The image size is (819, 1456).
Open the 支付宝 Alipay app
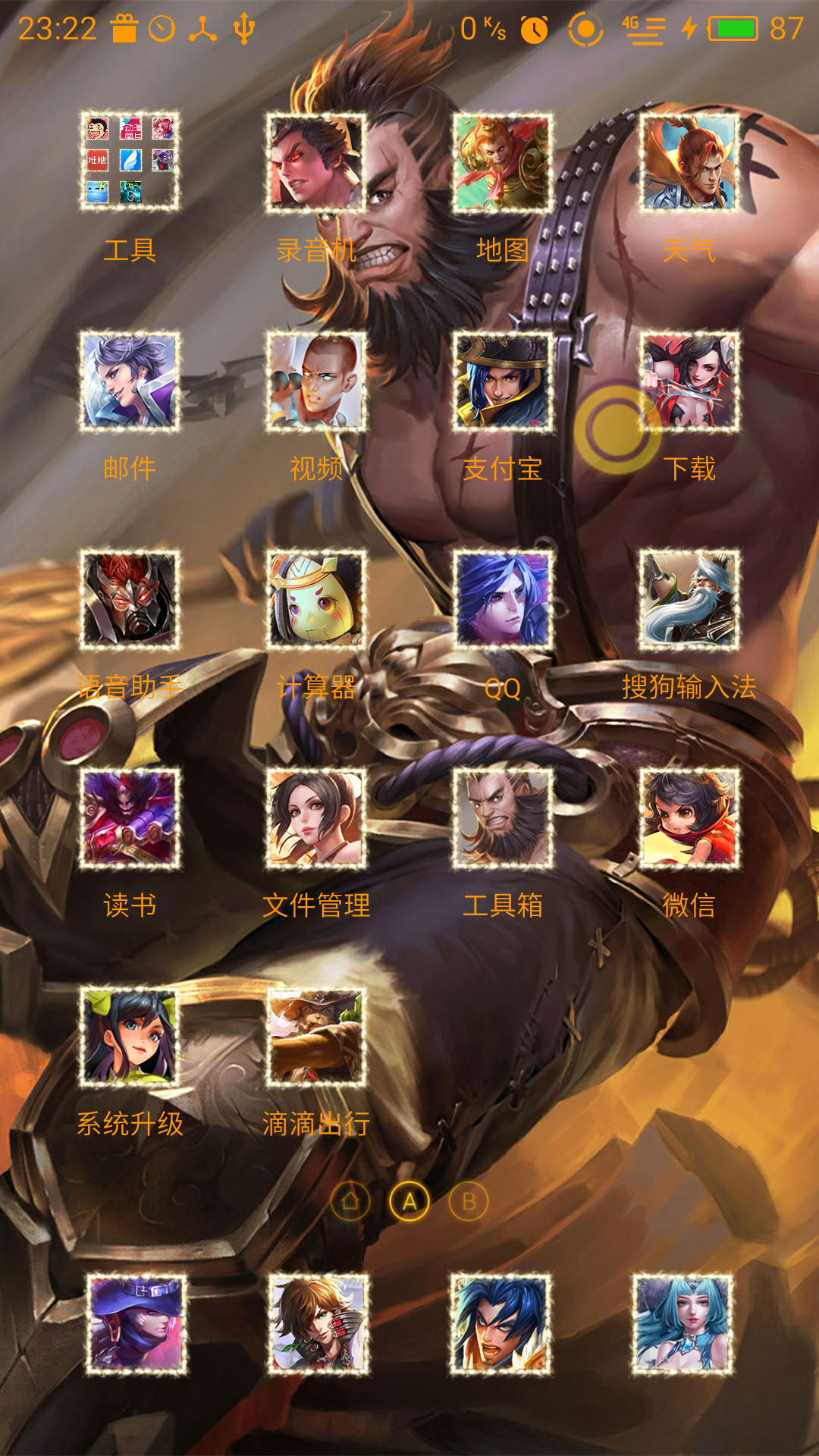(503, 381)
